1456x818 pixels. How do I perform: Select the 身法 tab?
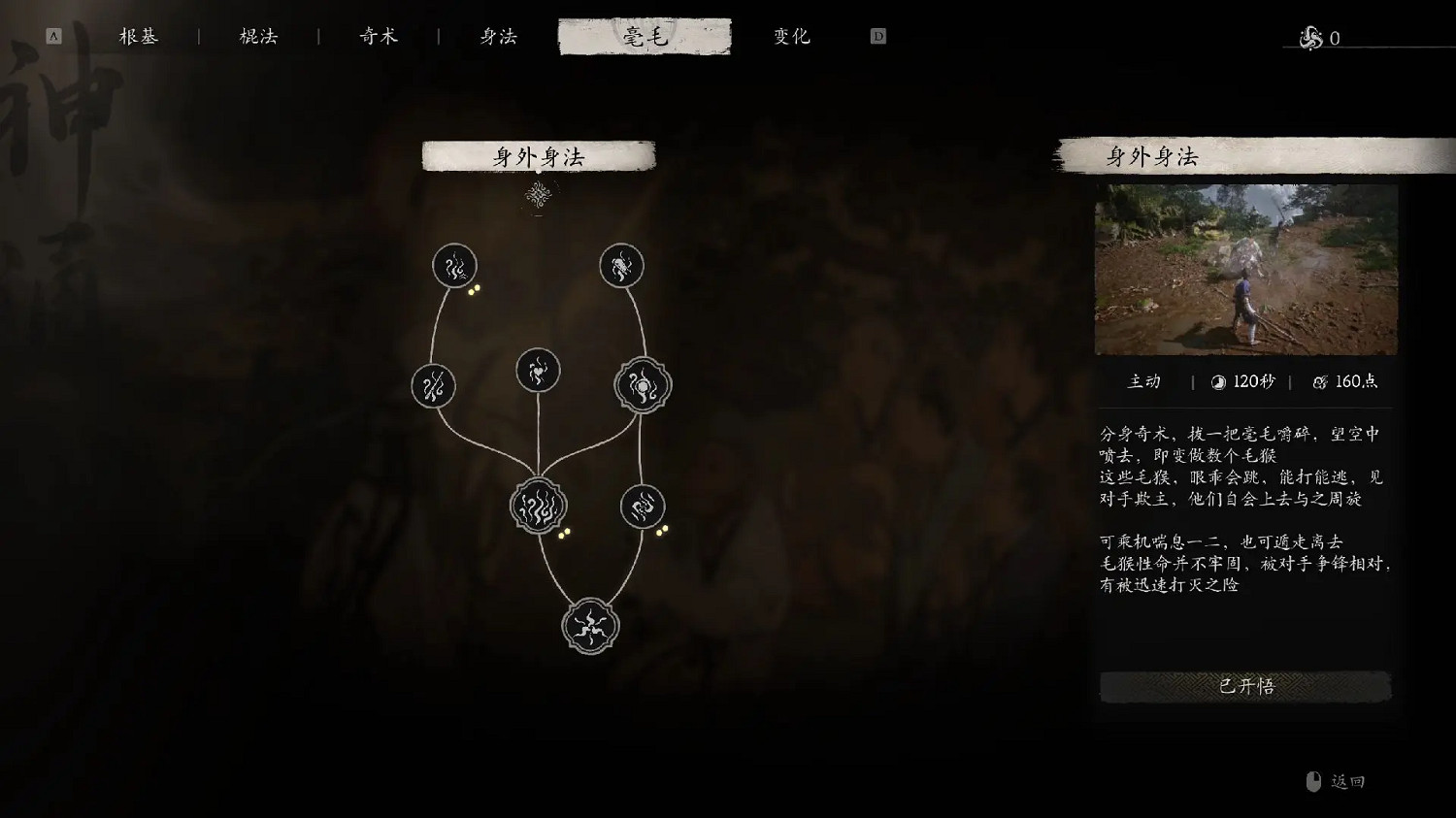coord(497,36)
